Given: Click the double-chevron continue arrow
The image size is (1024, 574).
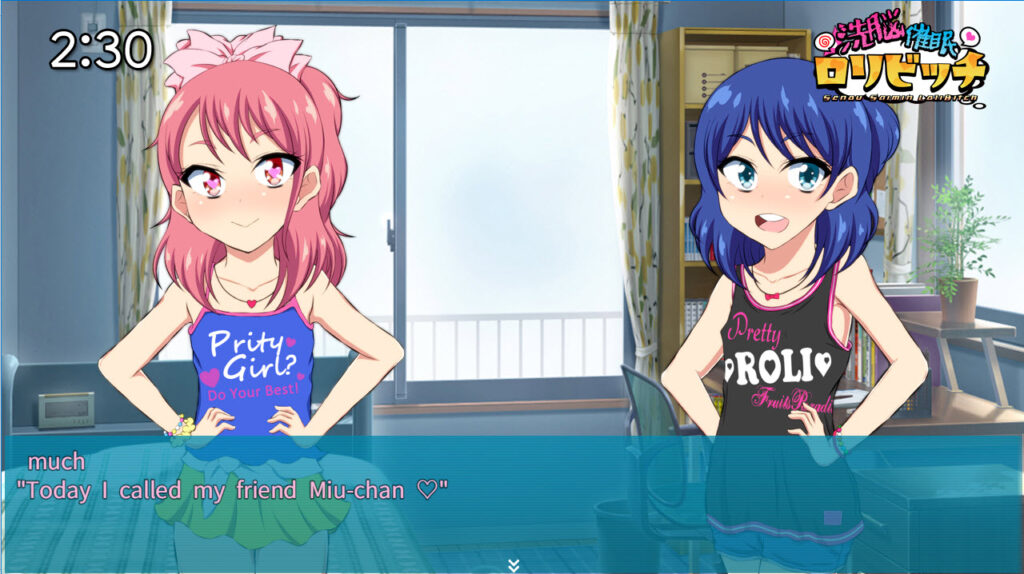Looking at the screenshot, I should pos(513,565).
